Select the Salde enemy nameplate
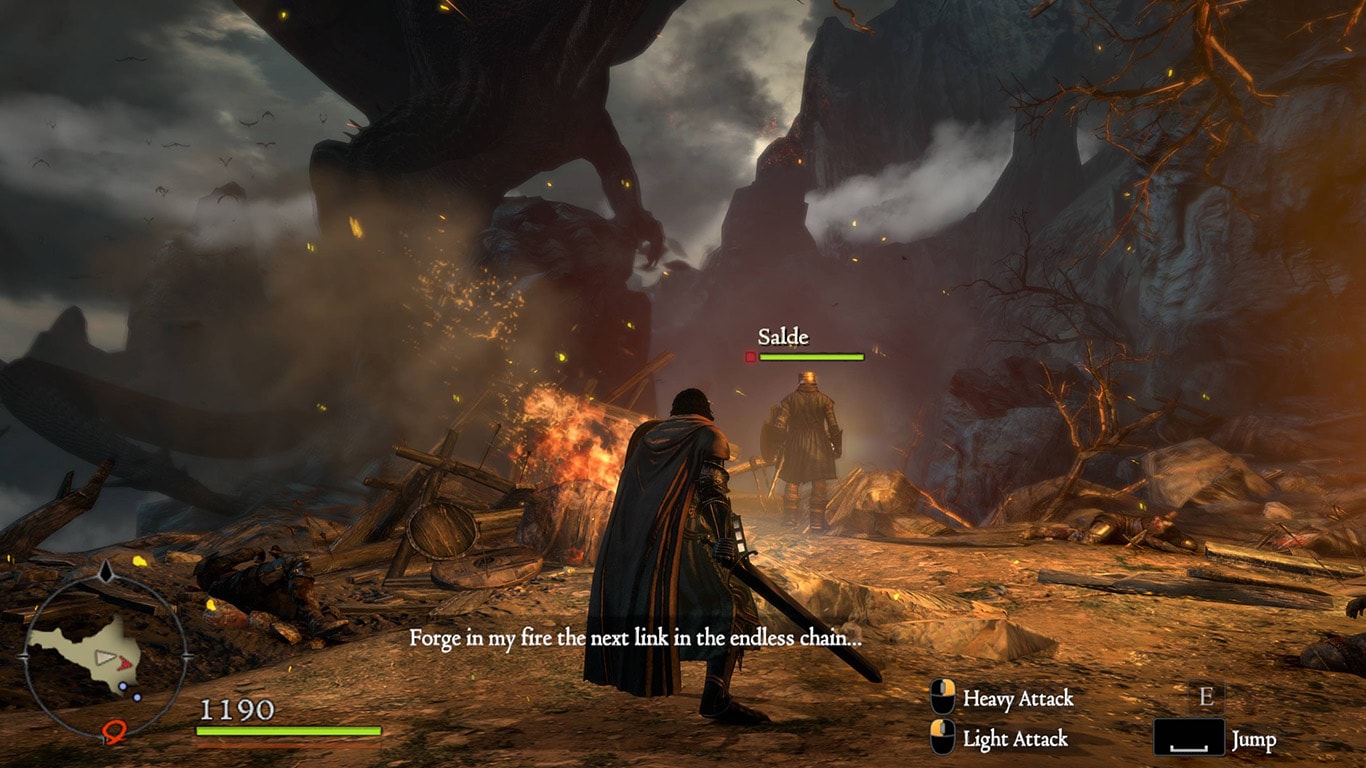This screenshot has width=1366, height=768. coord(784,338)
